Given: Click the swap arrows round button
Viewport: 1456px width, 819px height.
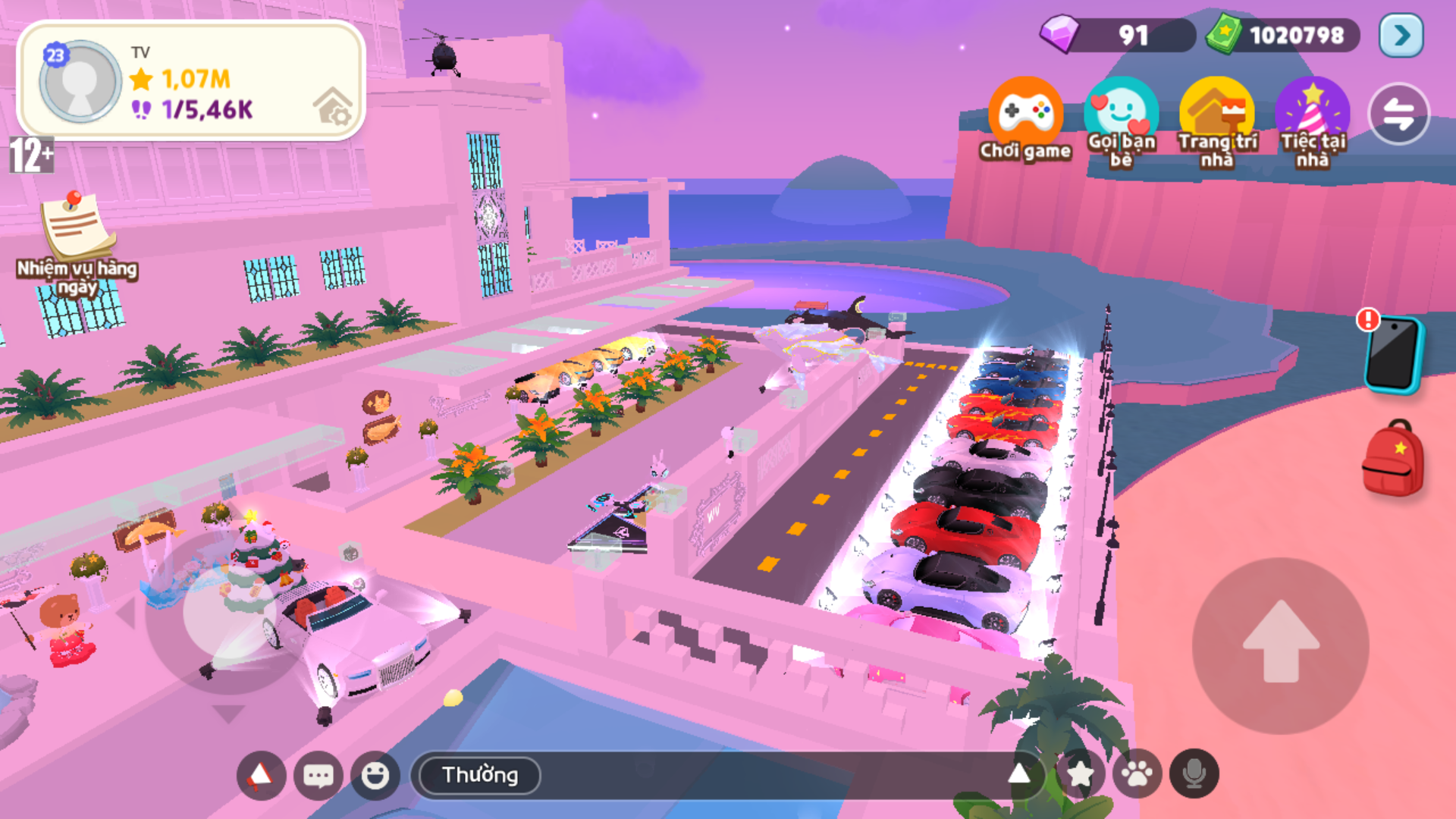Looking at the screenshot, I should [x=1398, y=115].
